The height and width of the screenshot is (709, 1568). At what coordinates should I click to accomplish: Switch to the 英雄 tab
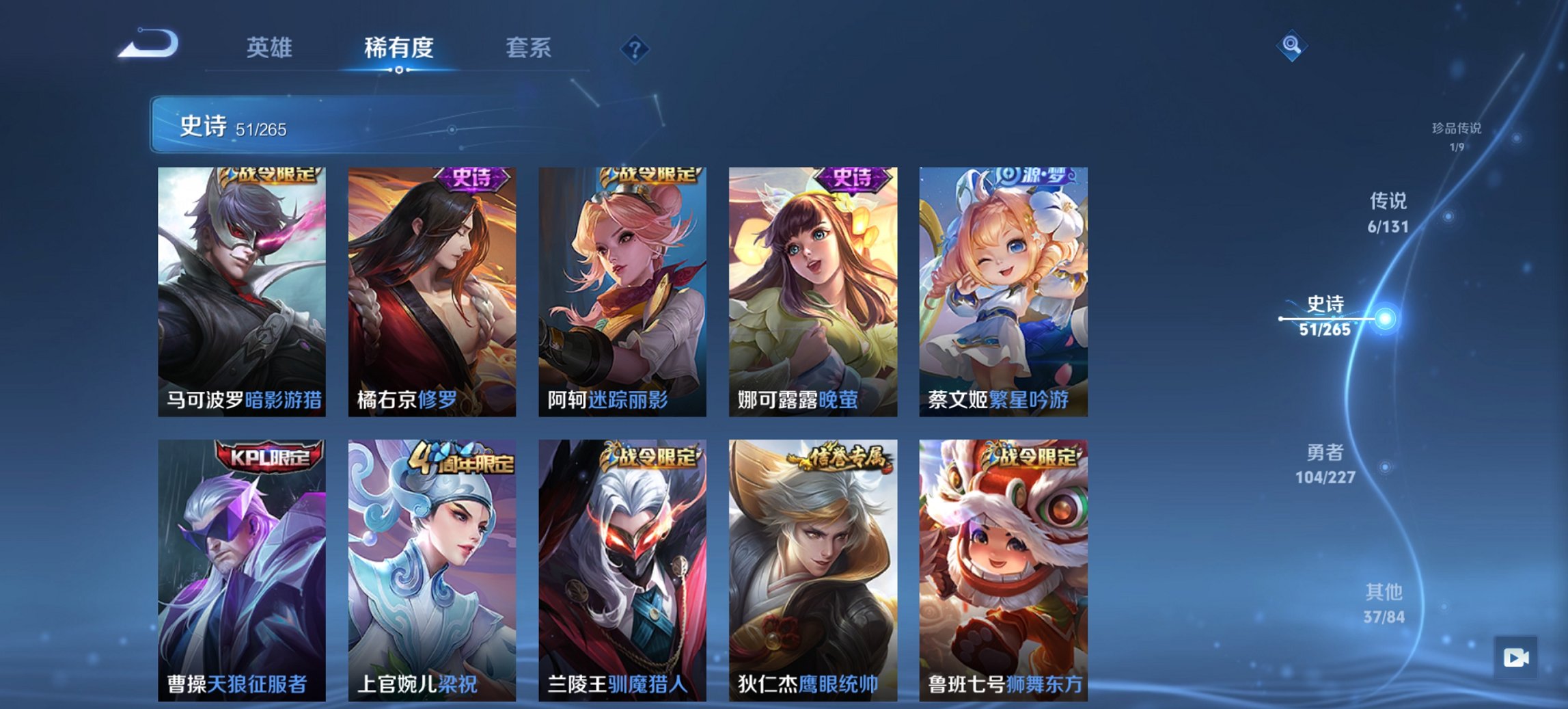click(x=271, y=48)
